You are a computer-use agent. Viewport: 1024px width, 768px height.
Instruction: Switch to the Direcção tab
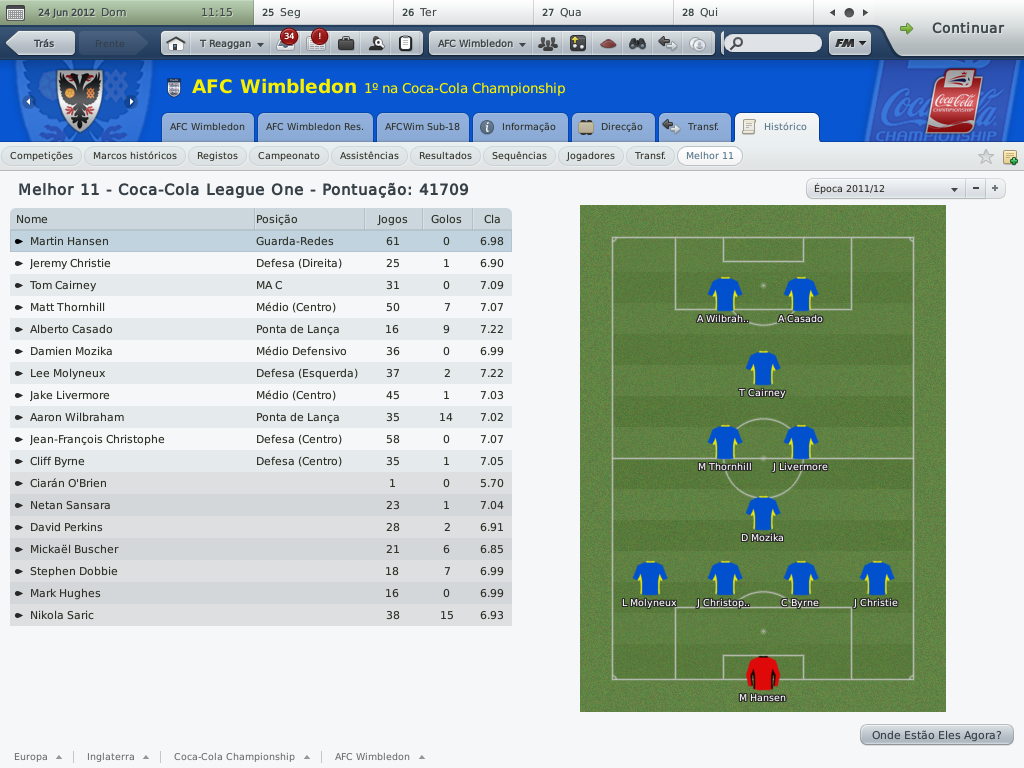612,127
